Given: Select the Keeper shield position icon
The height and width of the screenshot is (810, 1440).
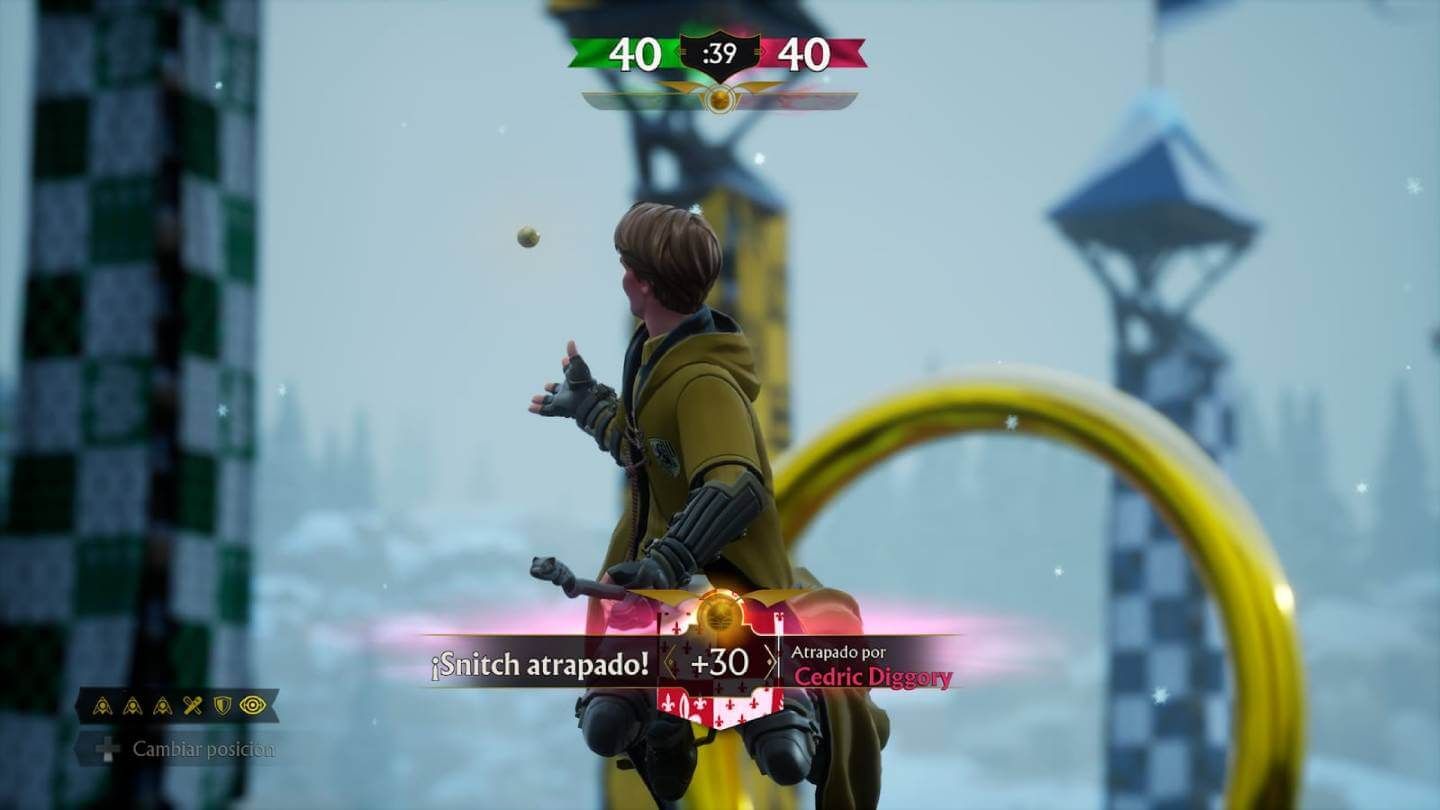Looking at the screenshot, I should 221,706.
